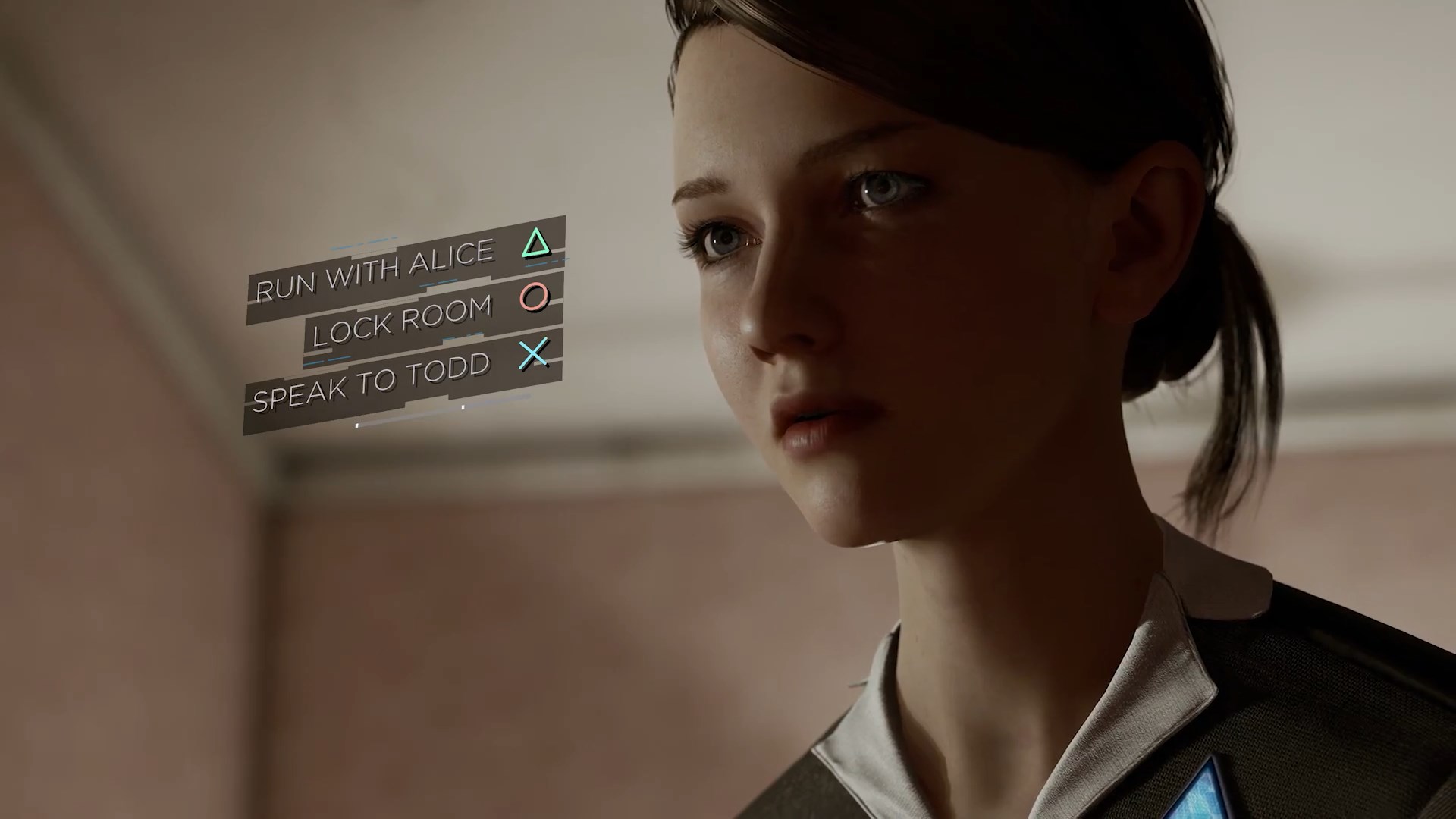This screenshot has width=1456, height=819.
Task: Pick the Speak To Todd option
Action: (x=372, y=381)
